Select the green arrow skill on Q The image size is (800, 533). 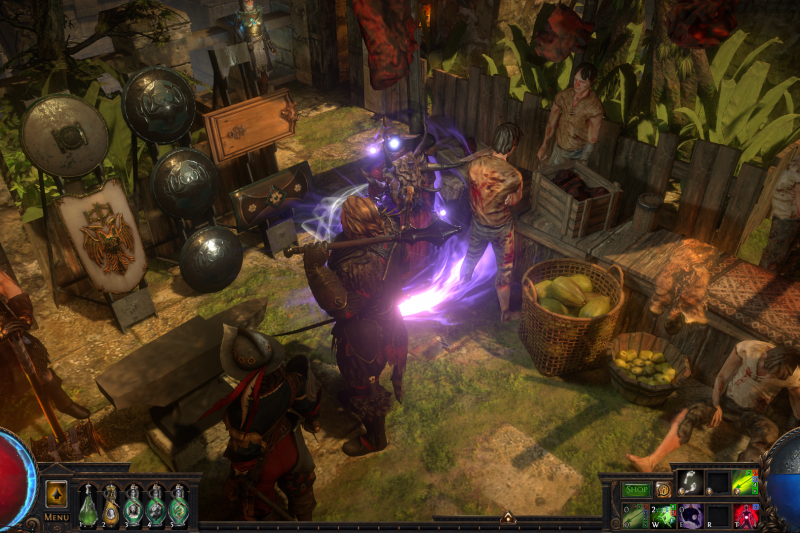[635, 515]
